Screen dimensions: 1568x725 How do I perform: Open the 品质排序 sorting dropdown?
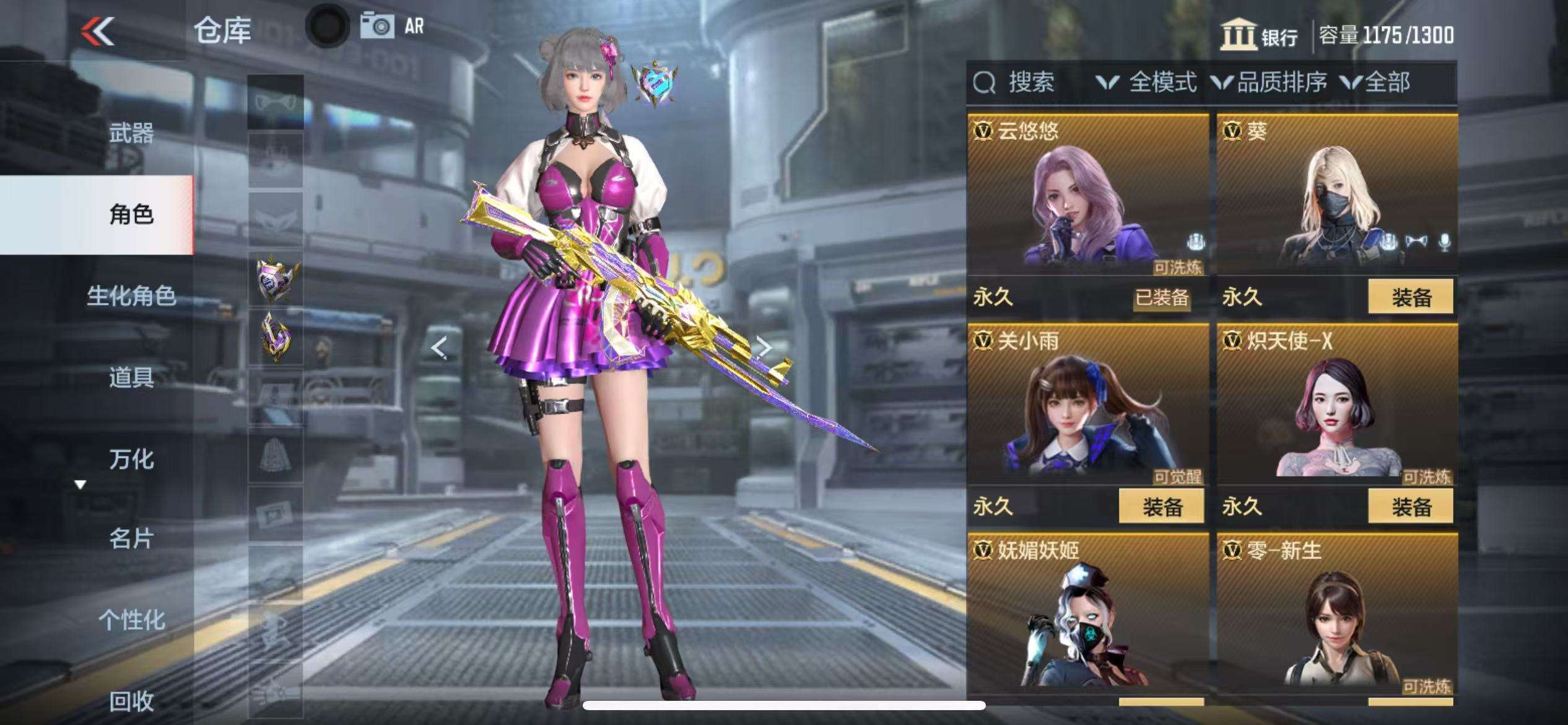1270,82
